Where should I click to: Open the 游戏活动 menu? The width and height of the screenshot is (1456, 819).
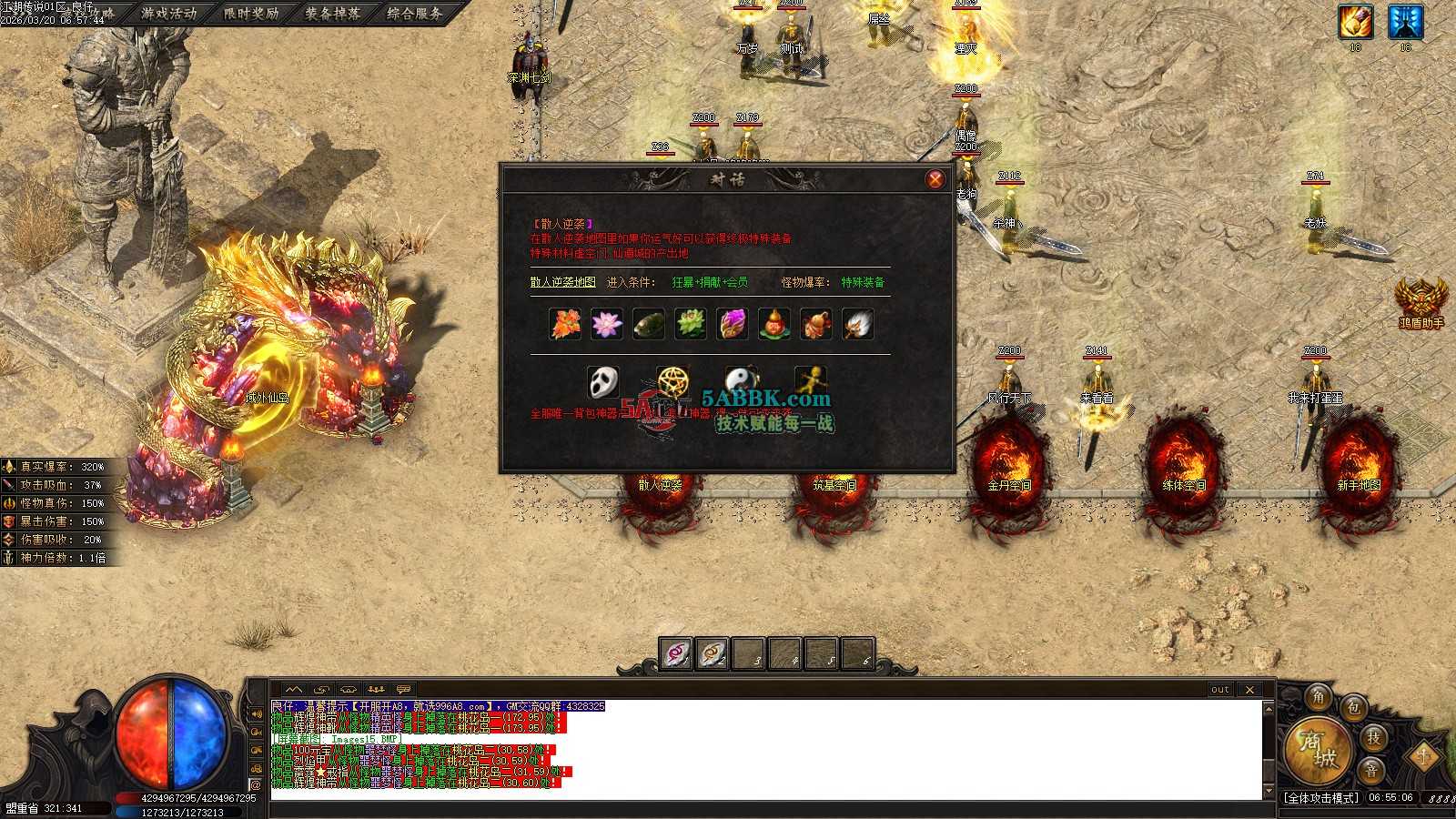169,14
